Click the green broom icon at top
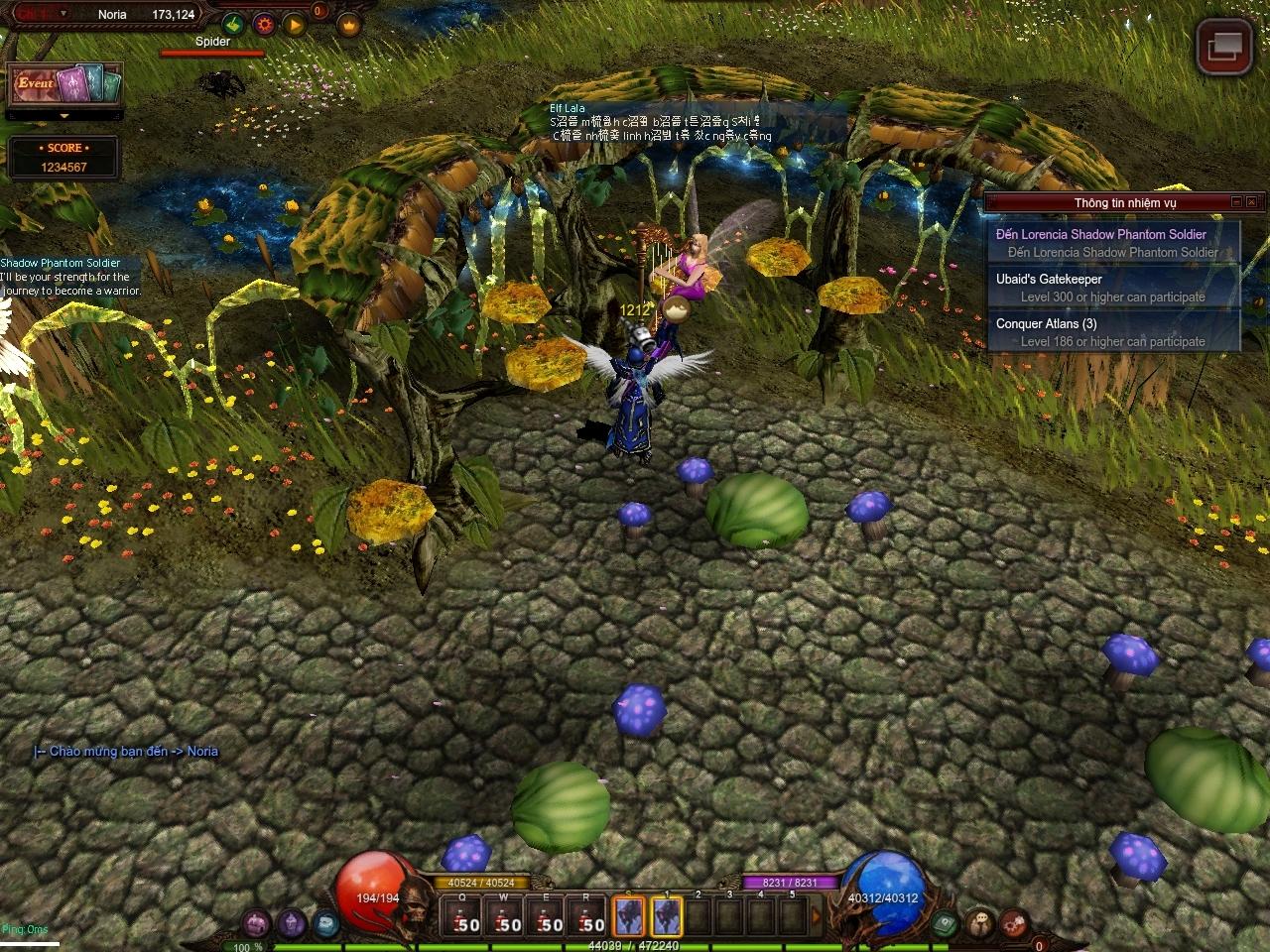 pos(232,24)
